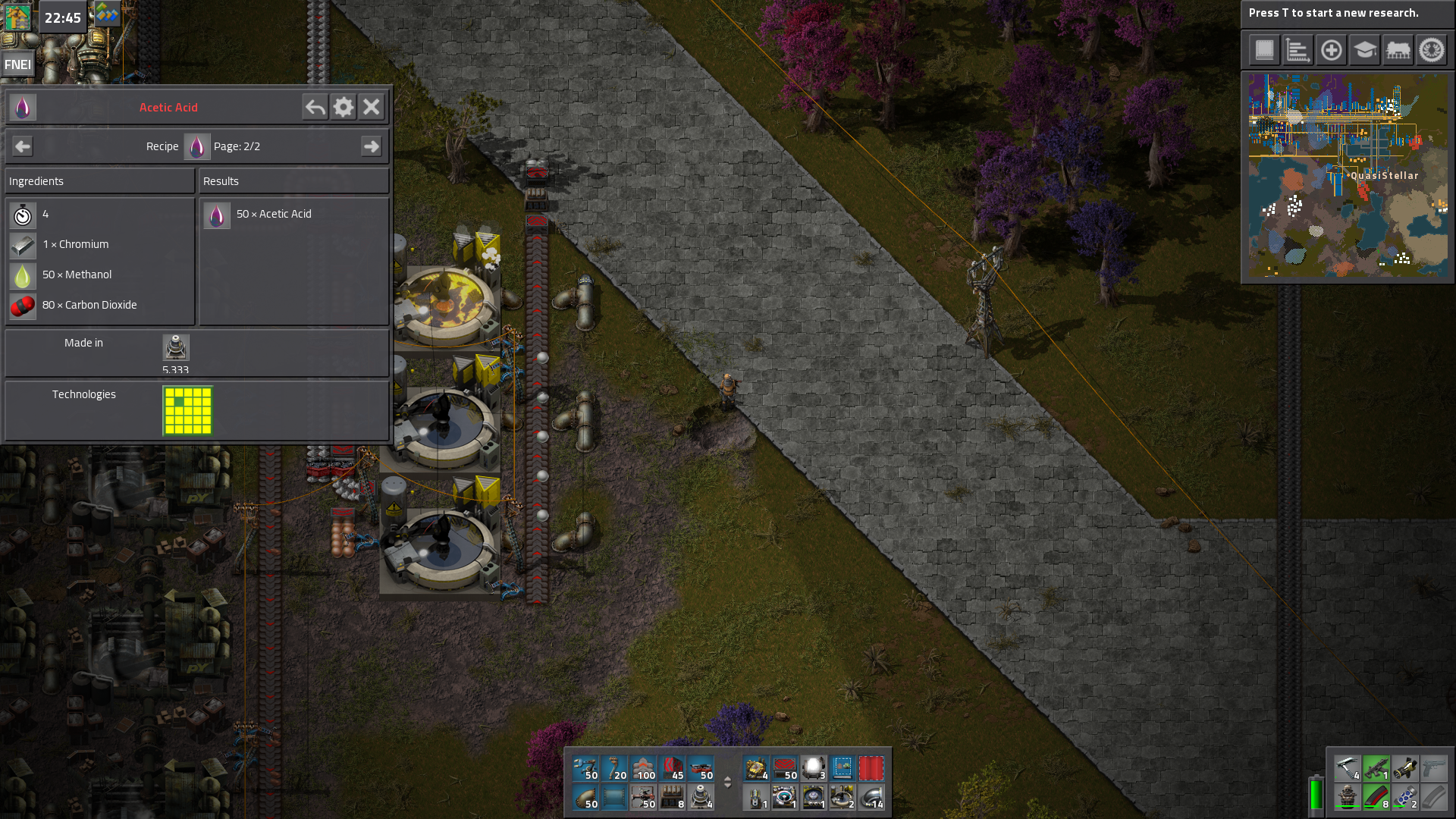Show the trains overview locomotive button
This screenshot has height=819, width=1456.
(1398, 51)
